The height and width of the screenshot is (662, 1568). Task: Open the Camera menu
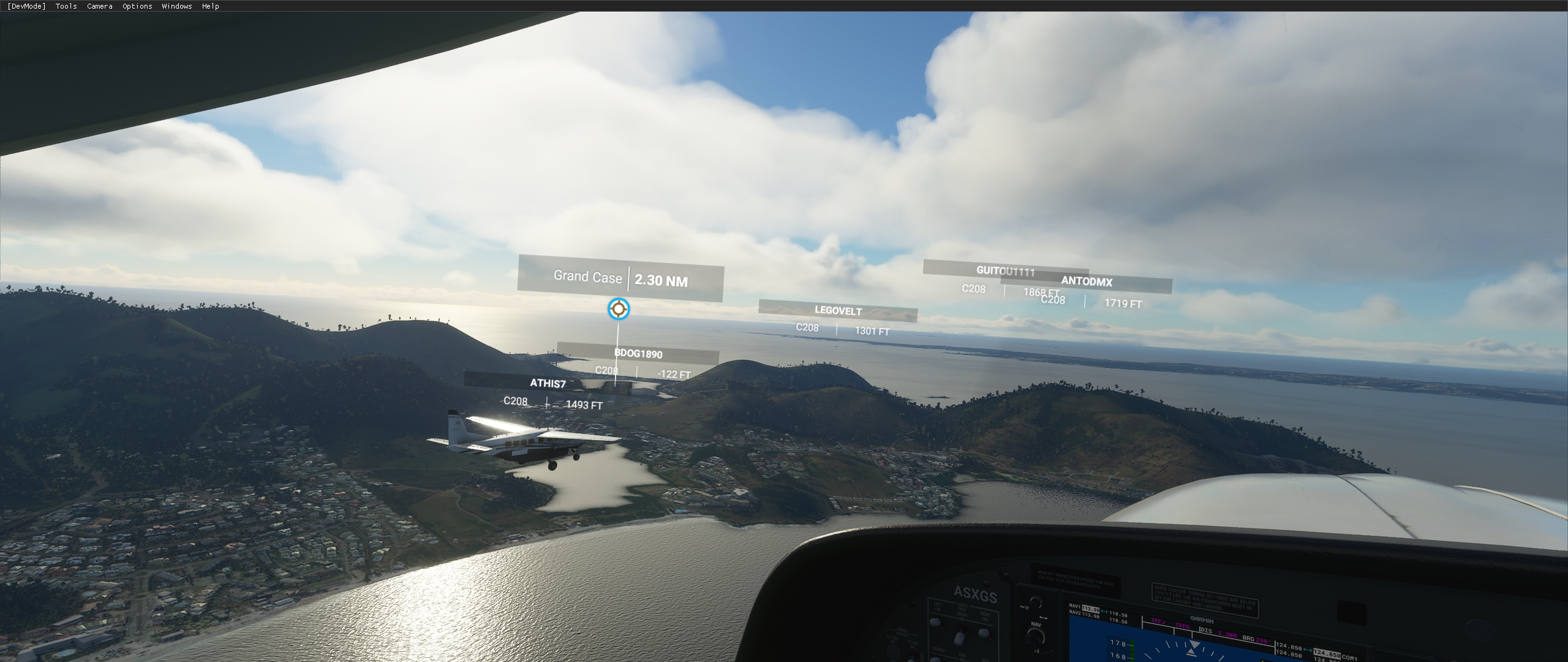click(x=99, y=6)
